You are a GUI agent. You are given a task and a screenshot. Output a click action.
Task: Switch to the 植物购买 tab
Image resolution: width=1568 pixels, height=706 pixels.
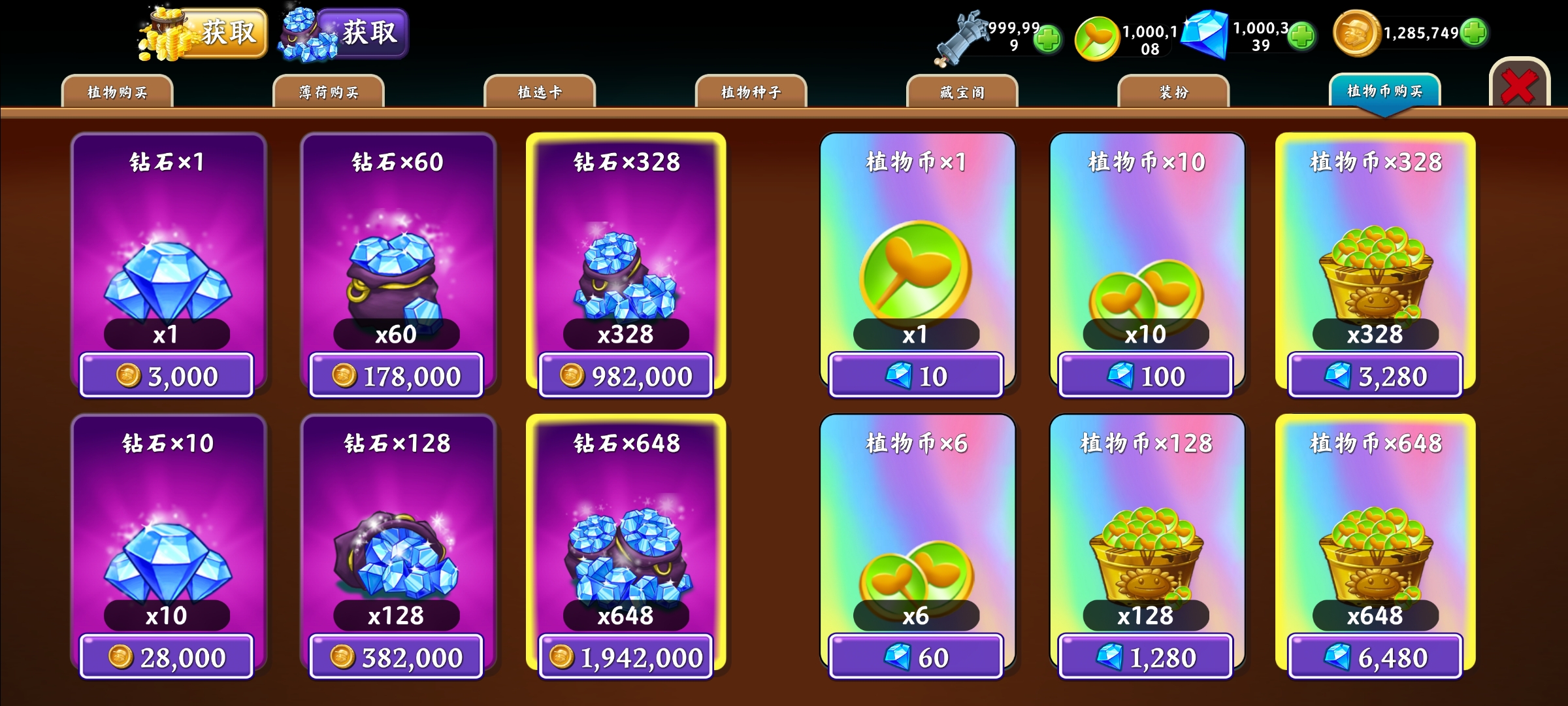tap(117, 92)
